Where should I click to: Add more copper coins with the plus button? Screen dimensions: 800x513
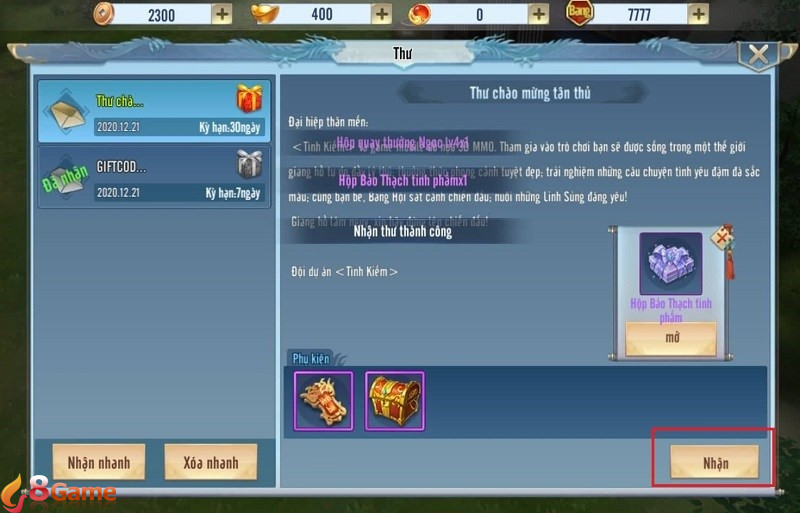[221, 14]
